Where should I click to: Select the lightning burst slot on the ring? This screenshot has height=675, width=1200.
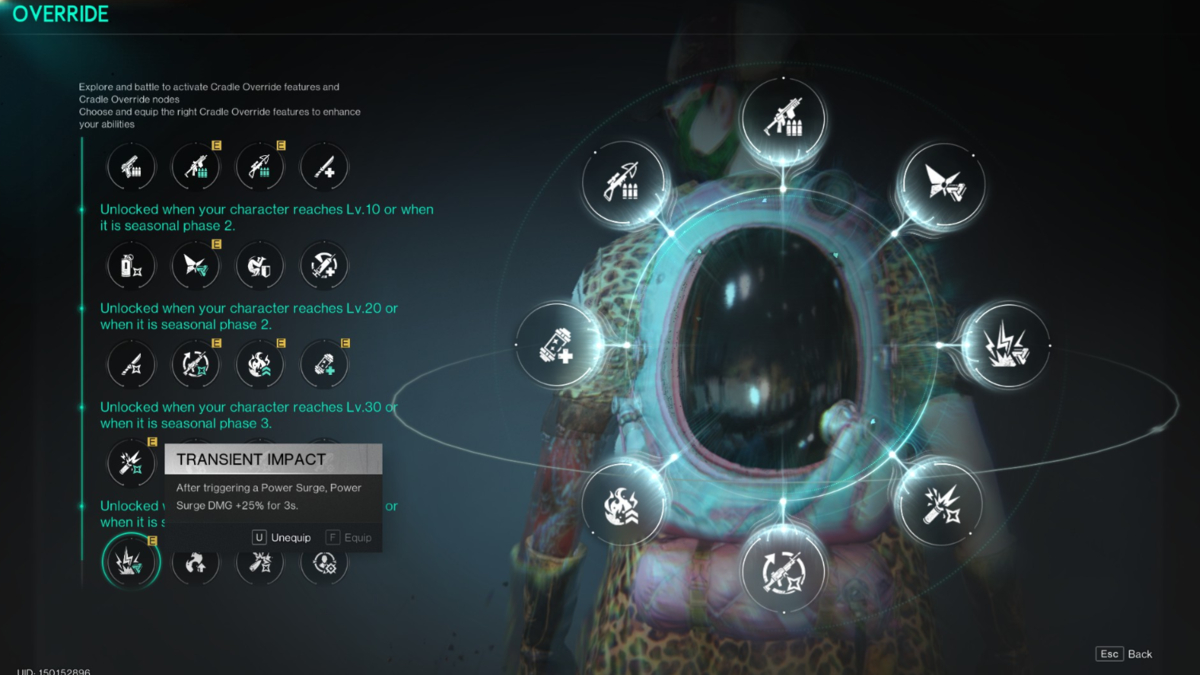[1004, 345]
